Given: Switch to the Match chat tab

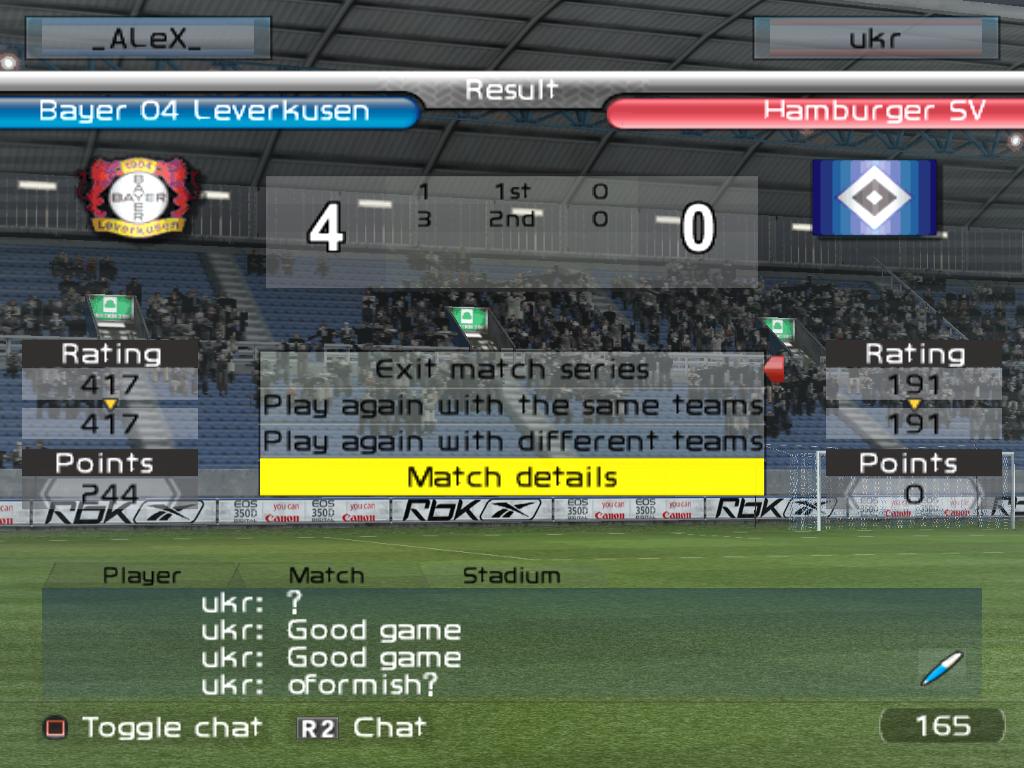Looking at the screenshot, I should point(326,575).
